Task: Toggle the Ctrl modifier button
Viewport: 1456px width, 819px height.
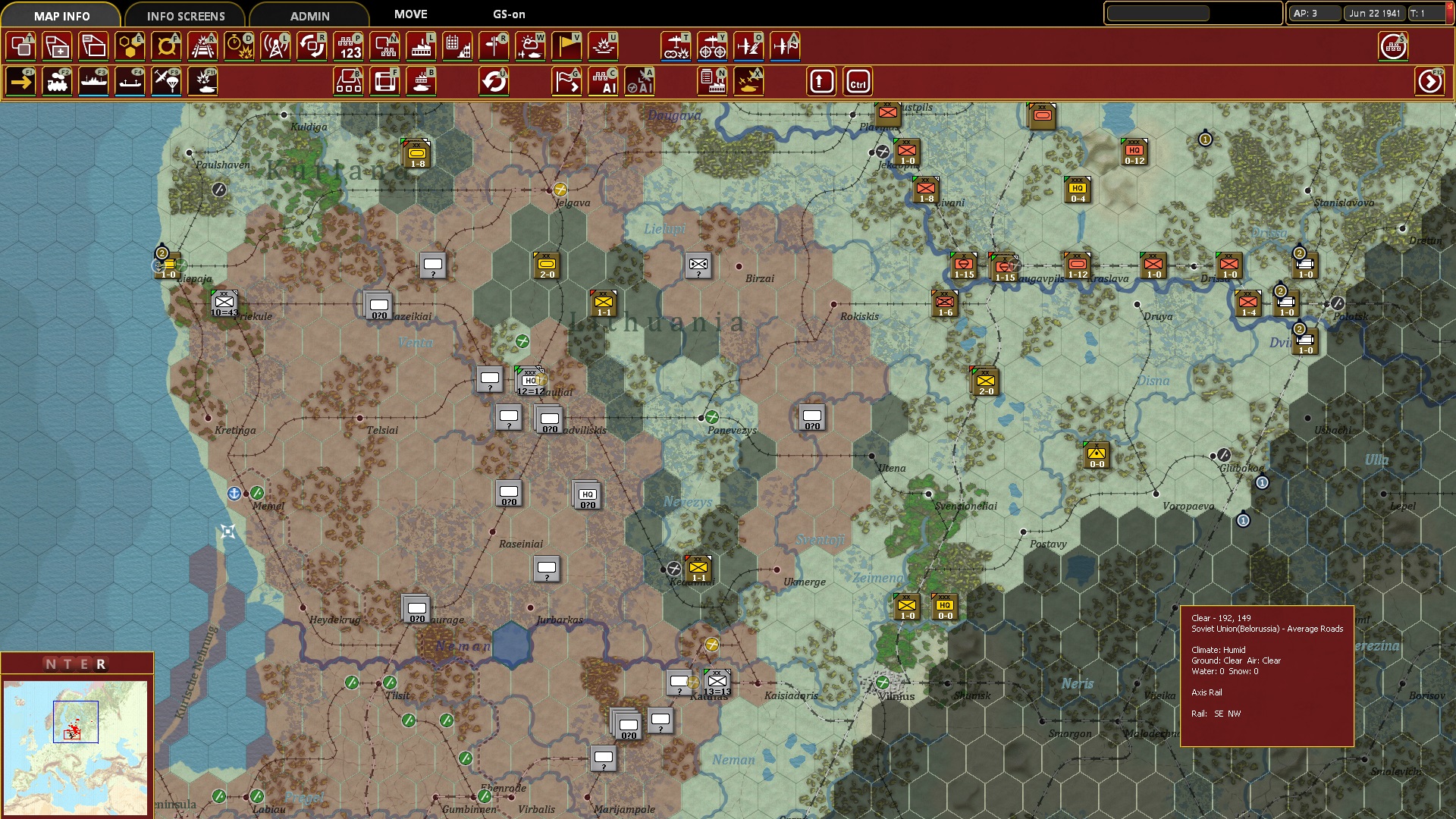Action: pyautogui.click(x=858, y=81)
